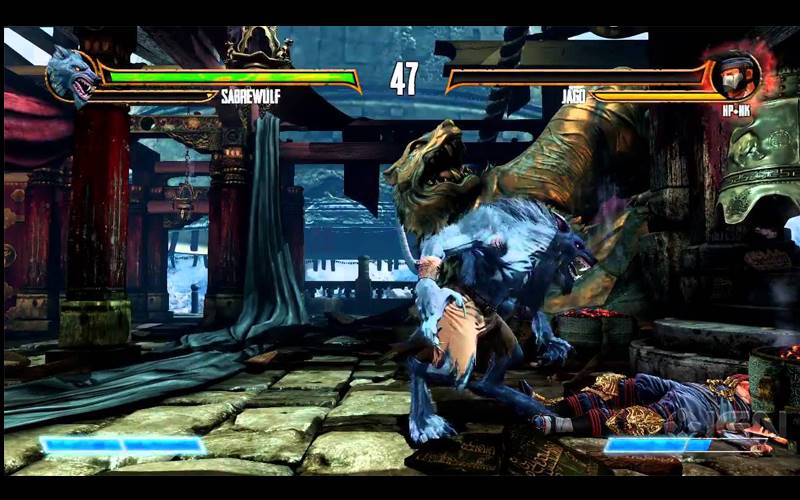800x500 pixels.
Task: Click Jago's masked portrait icon
Action: click(x=736, y=75)
